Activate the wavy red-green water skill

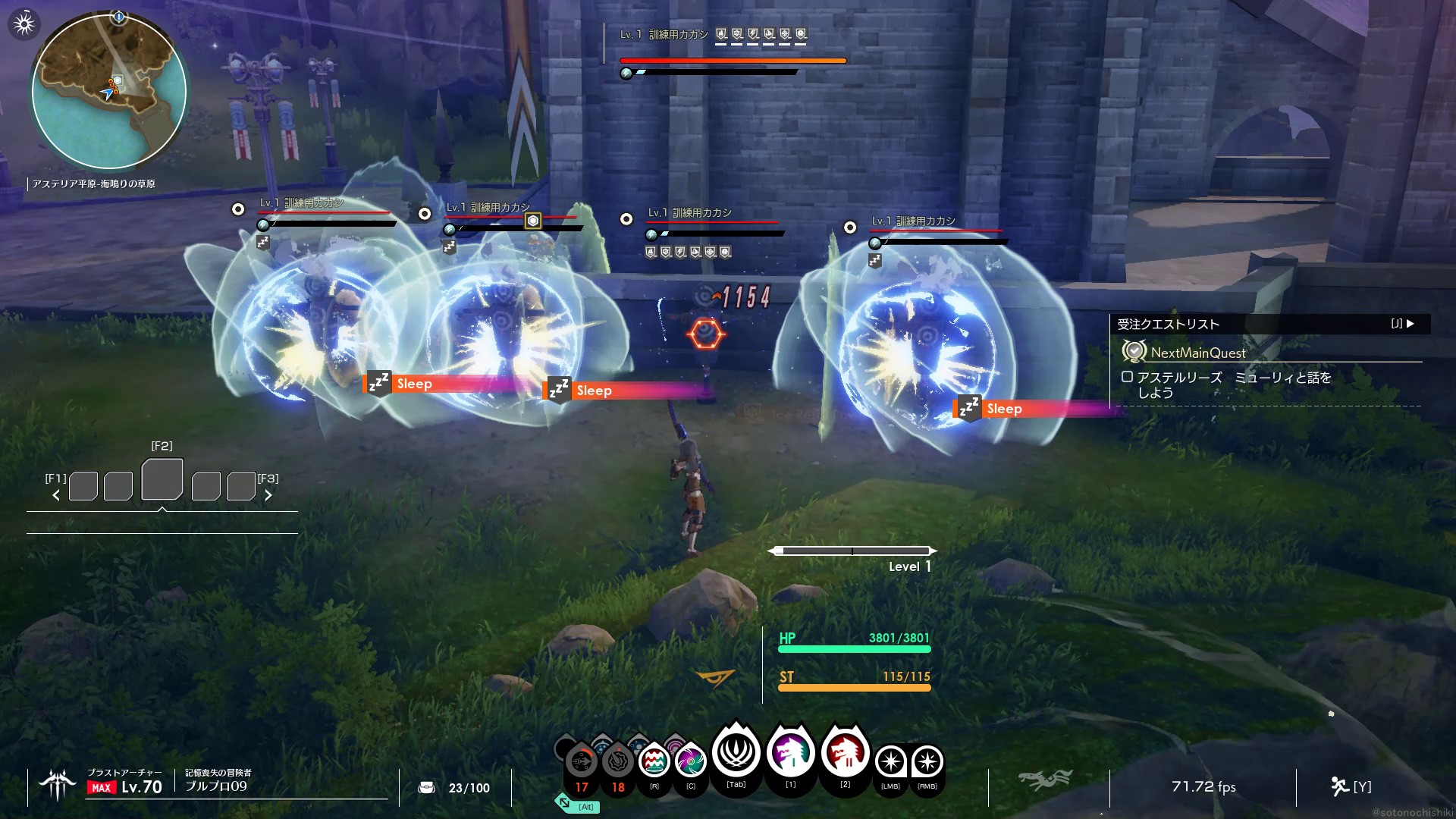click(654, 761)
